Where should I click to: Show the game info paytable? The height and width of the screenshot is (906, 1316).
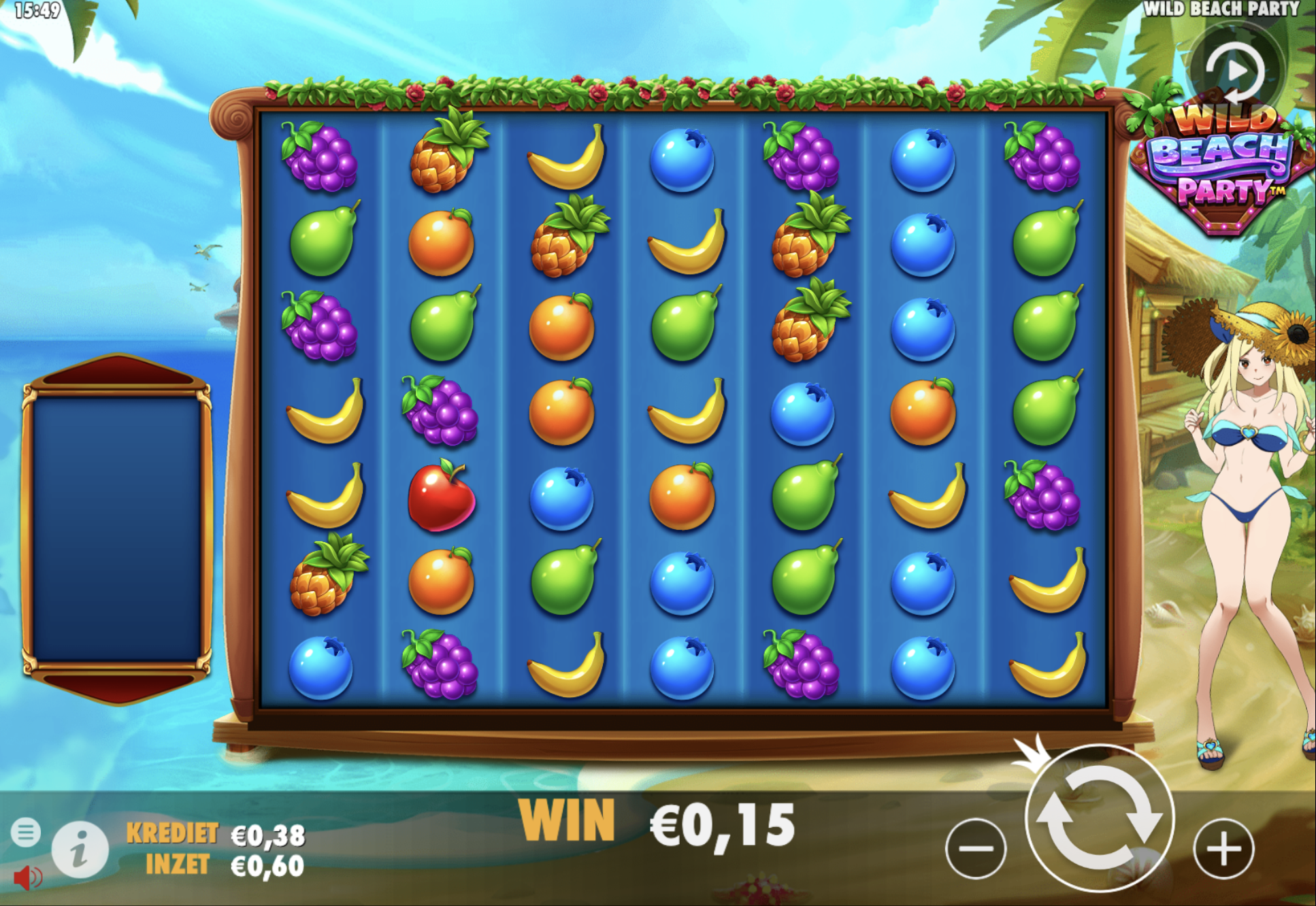[x=80, y=850]
